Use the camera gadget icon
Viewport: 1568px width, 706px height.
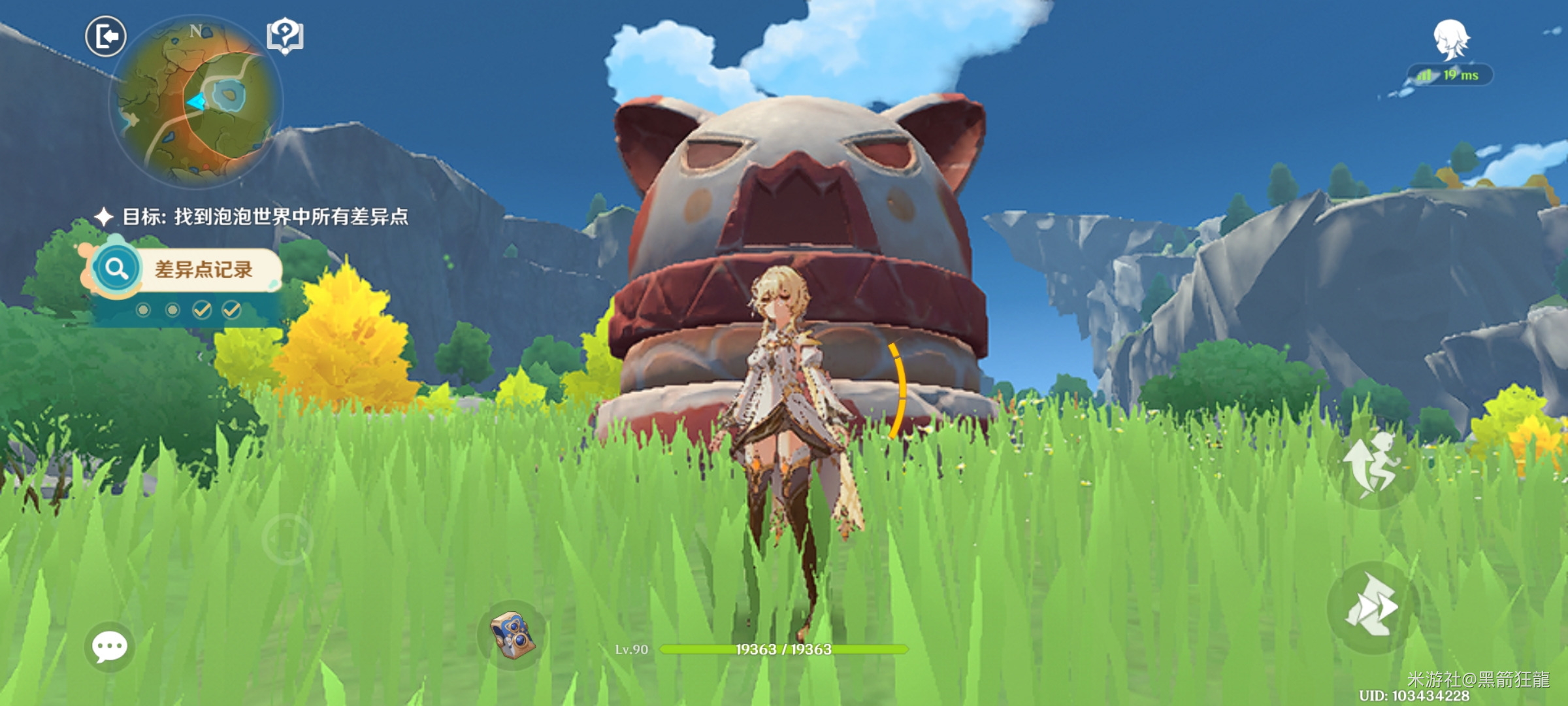coord(513,635)
